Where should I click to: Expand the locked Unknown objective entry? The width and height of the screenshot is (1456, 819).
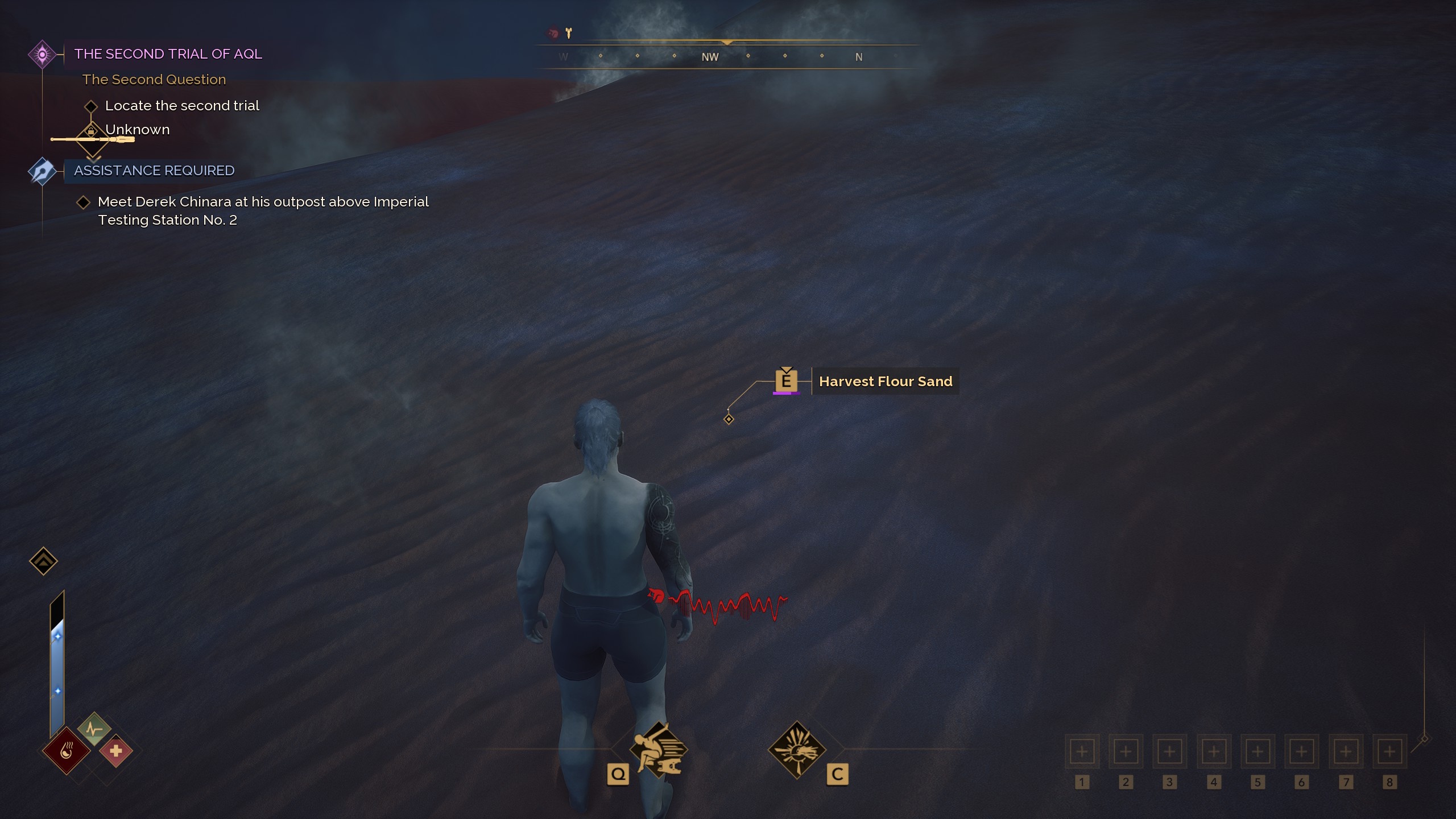tap(92, 131)
